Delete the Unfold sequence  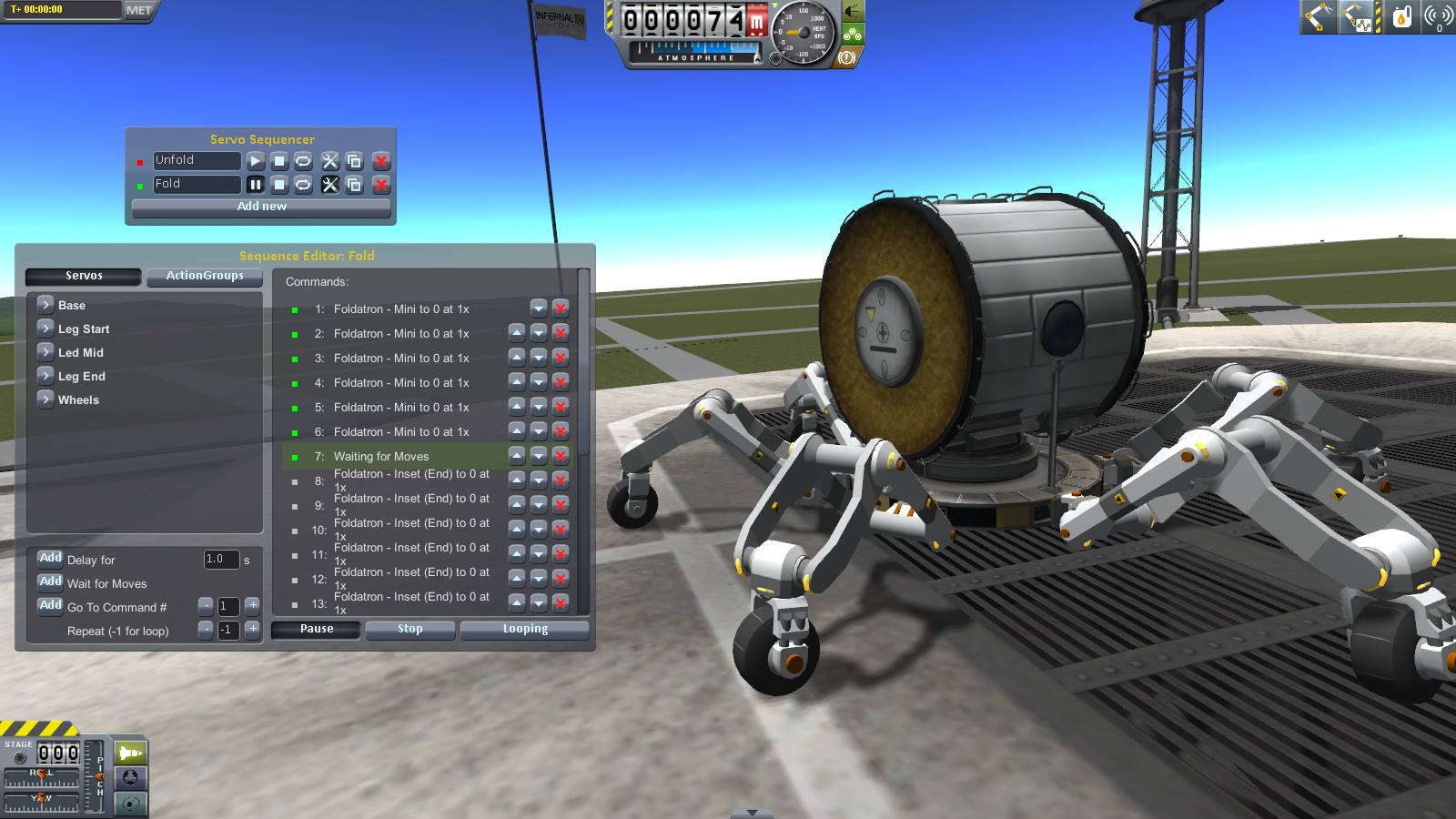[381, 161]
